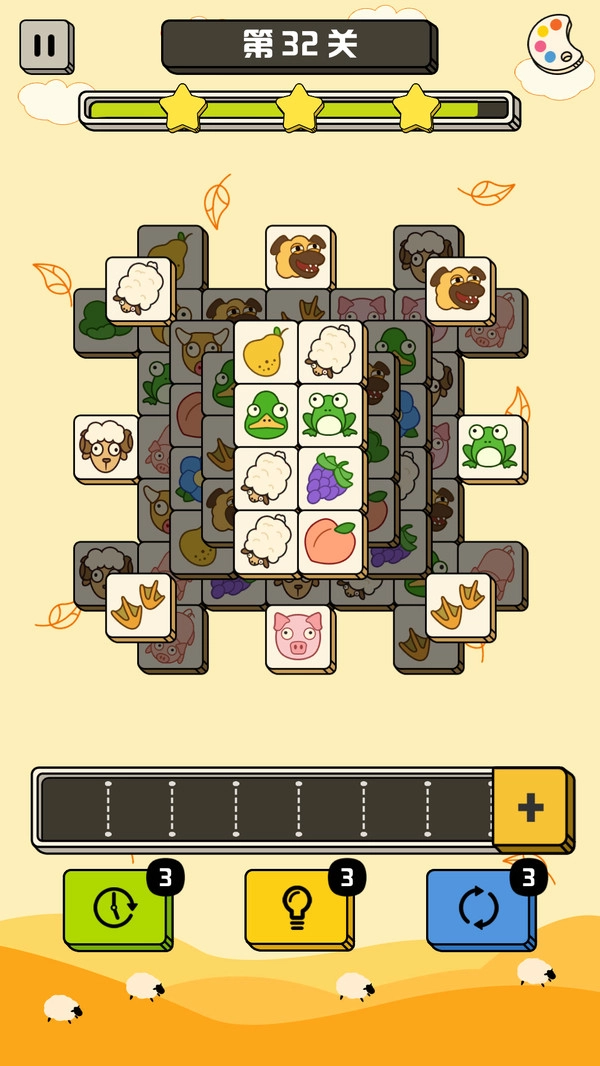
Task: Shuffle tiles with the blue arrows button
Action: click(479, 907)
